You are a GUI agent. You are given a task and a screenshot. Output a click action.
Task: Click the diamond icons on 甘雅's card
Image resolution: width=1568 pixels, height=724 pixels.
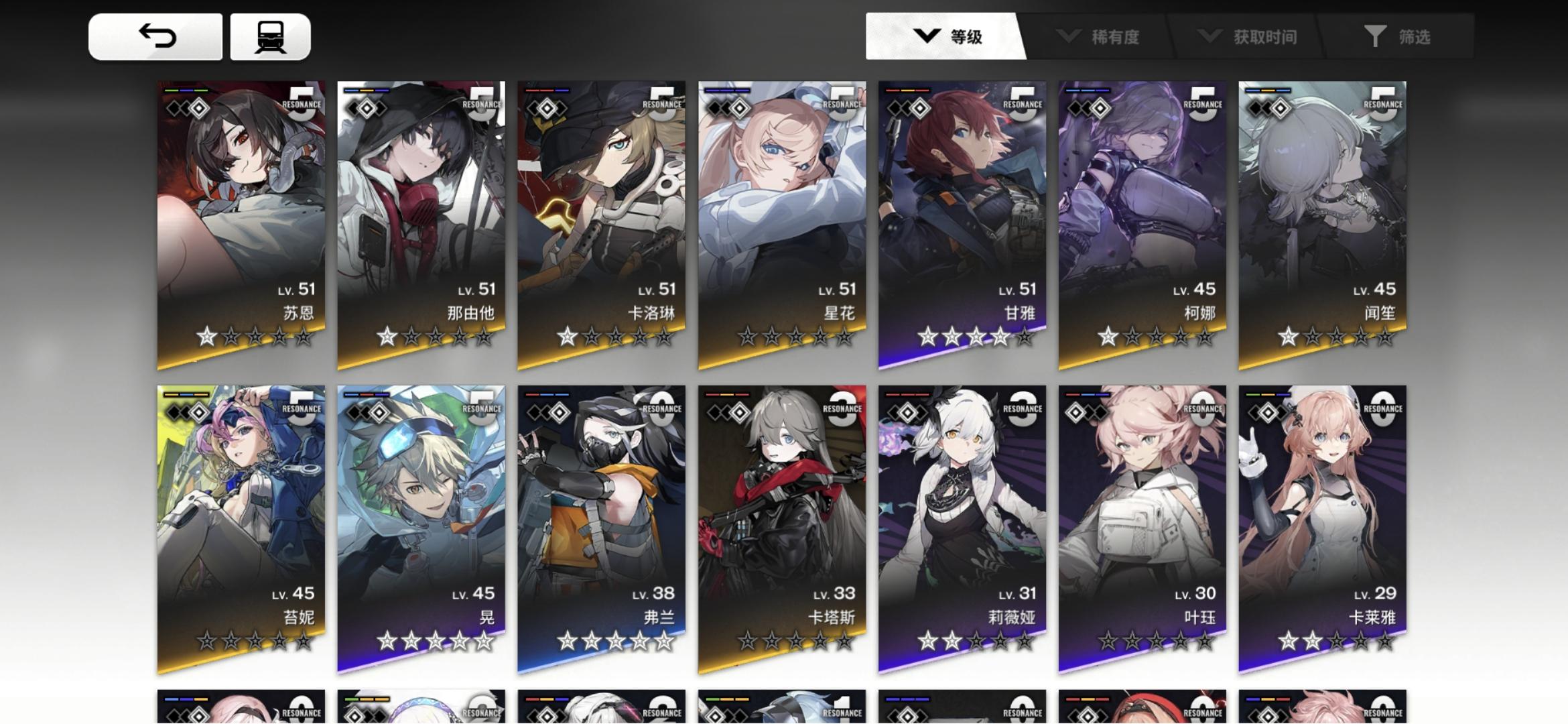pyautogui.click(x=909, y=107)
